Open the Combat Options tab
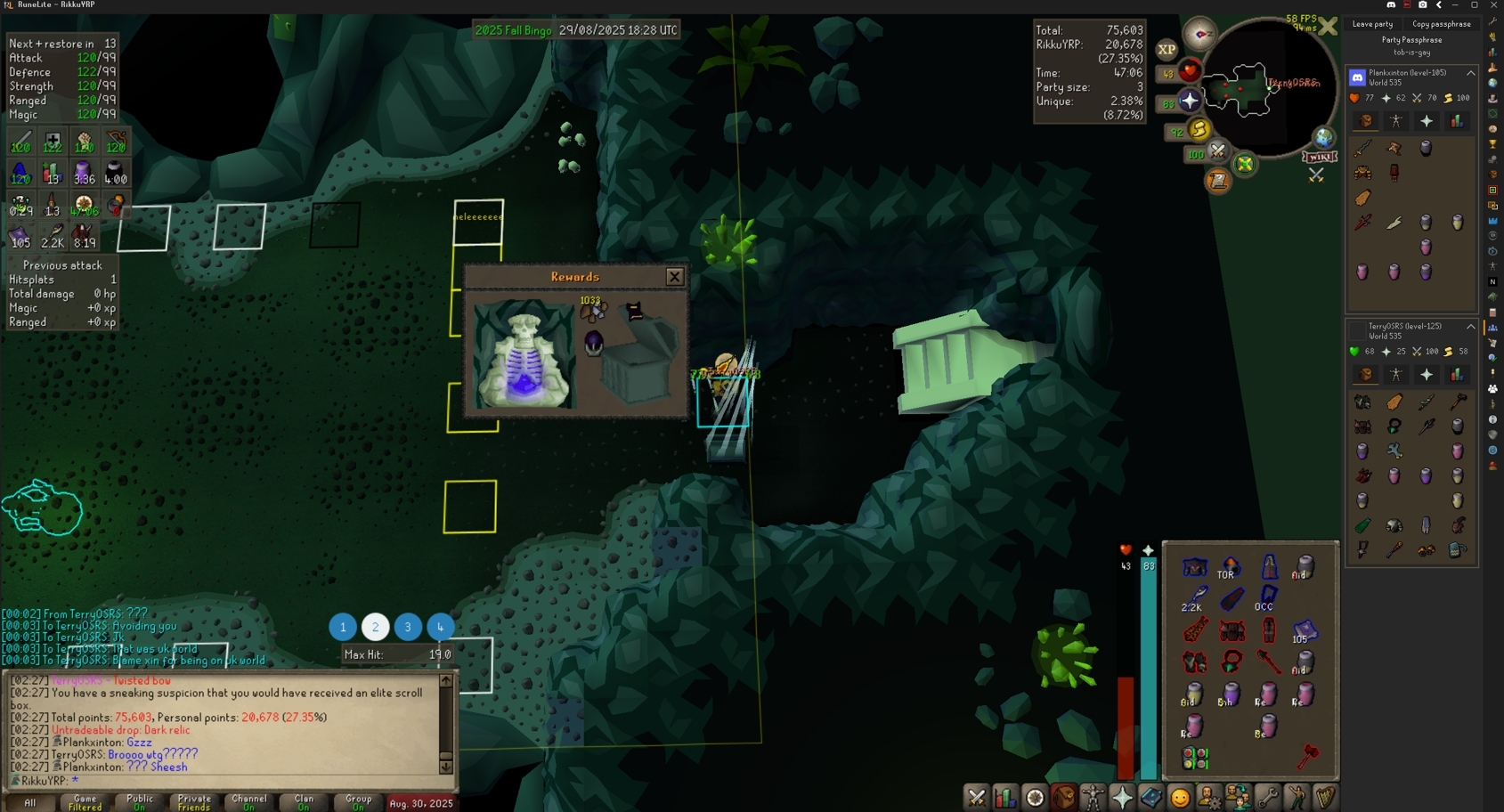Image resolution: width=1504 pixels, height=812 pixels. tap(977, 798)
